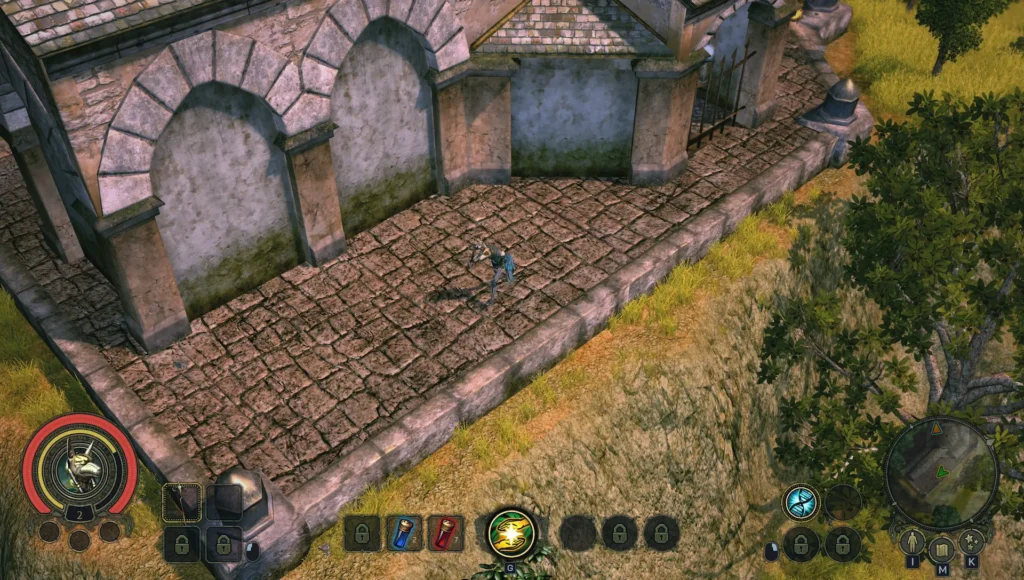Select the equipped weapon slot with gold border

pos(182,502)
